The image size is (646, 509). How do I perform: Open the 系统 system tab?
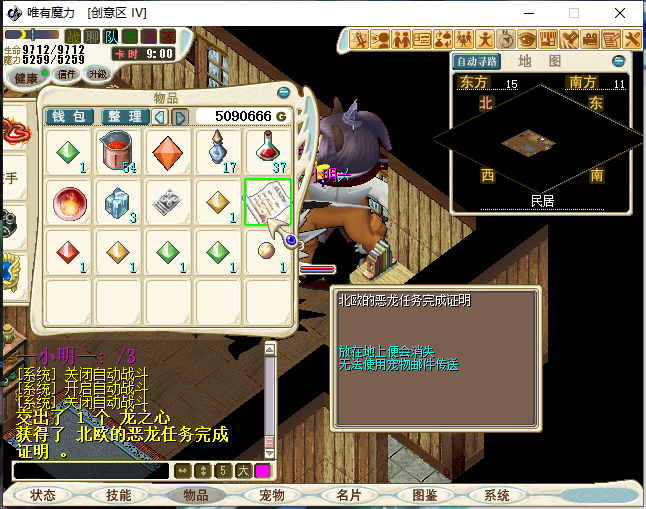497,495
